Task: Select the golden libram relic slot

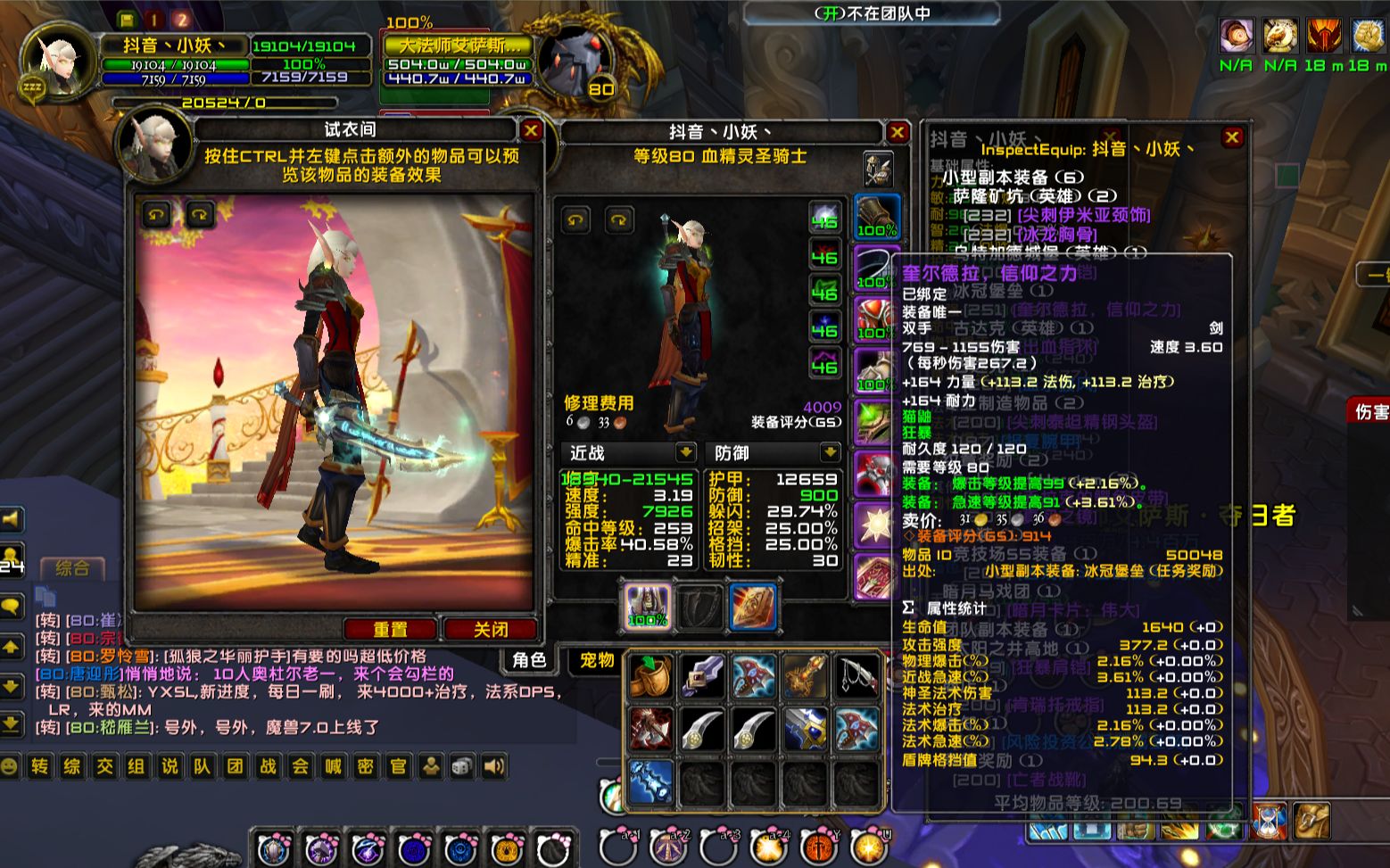Action: [x=752, y=607]
